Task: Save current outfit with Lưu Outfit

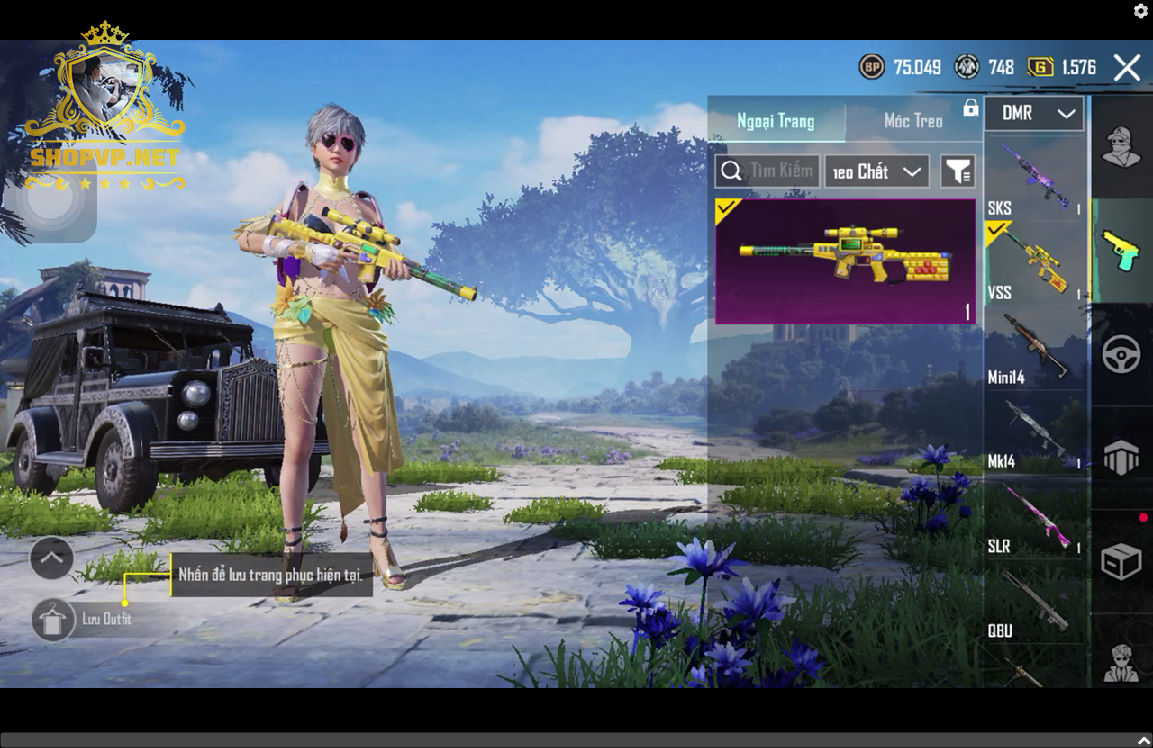Action: [x=54, y=620]
